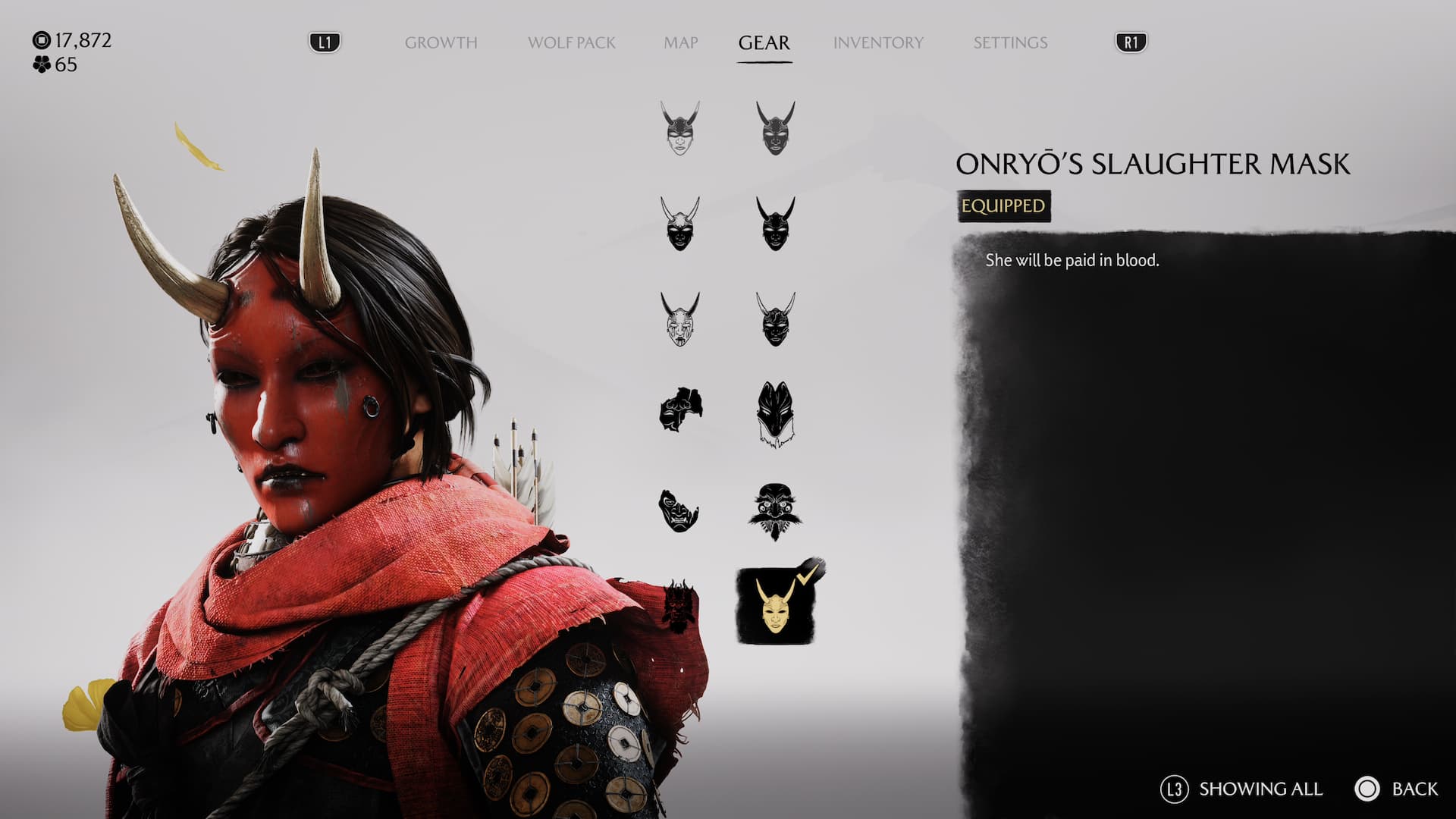
Task: Go to the Map tab
Action: pyautogui.click(x=680, y=42)
